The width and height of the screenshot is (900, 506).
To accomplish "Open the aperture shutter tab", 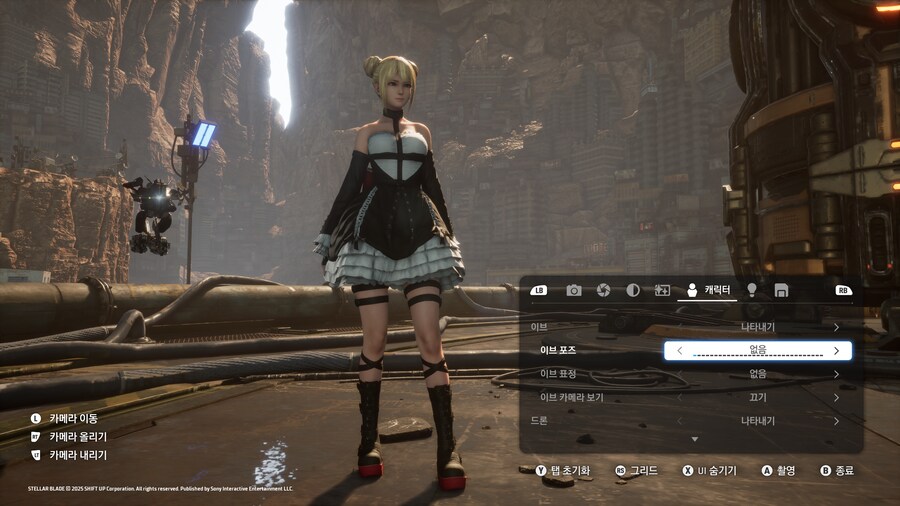I will (603, 290).
